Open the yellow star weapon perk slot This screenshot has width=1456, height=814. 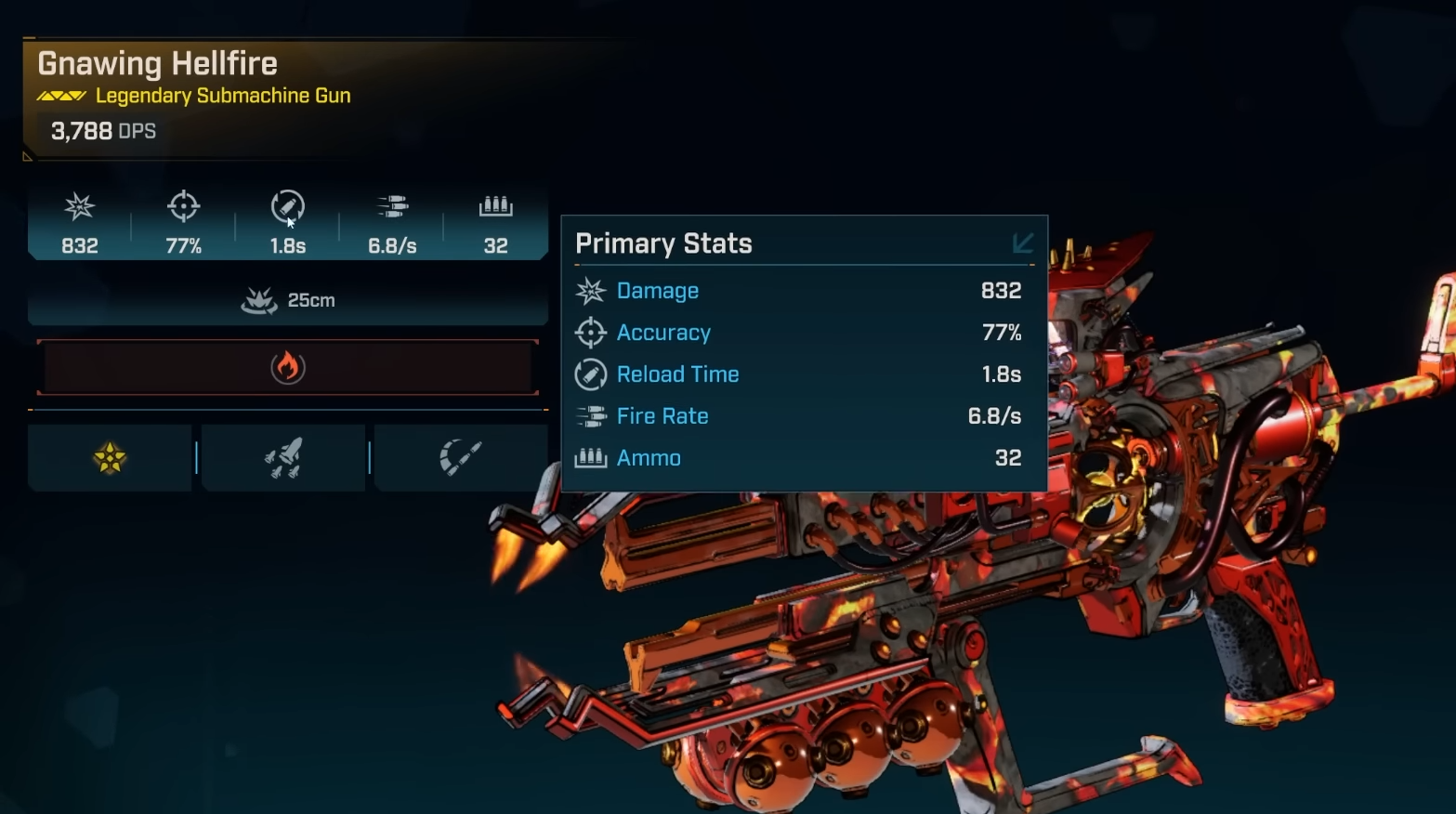(x=110, y=457)
